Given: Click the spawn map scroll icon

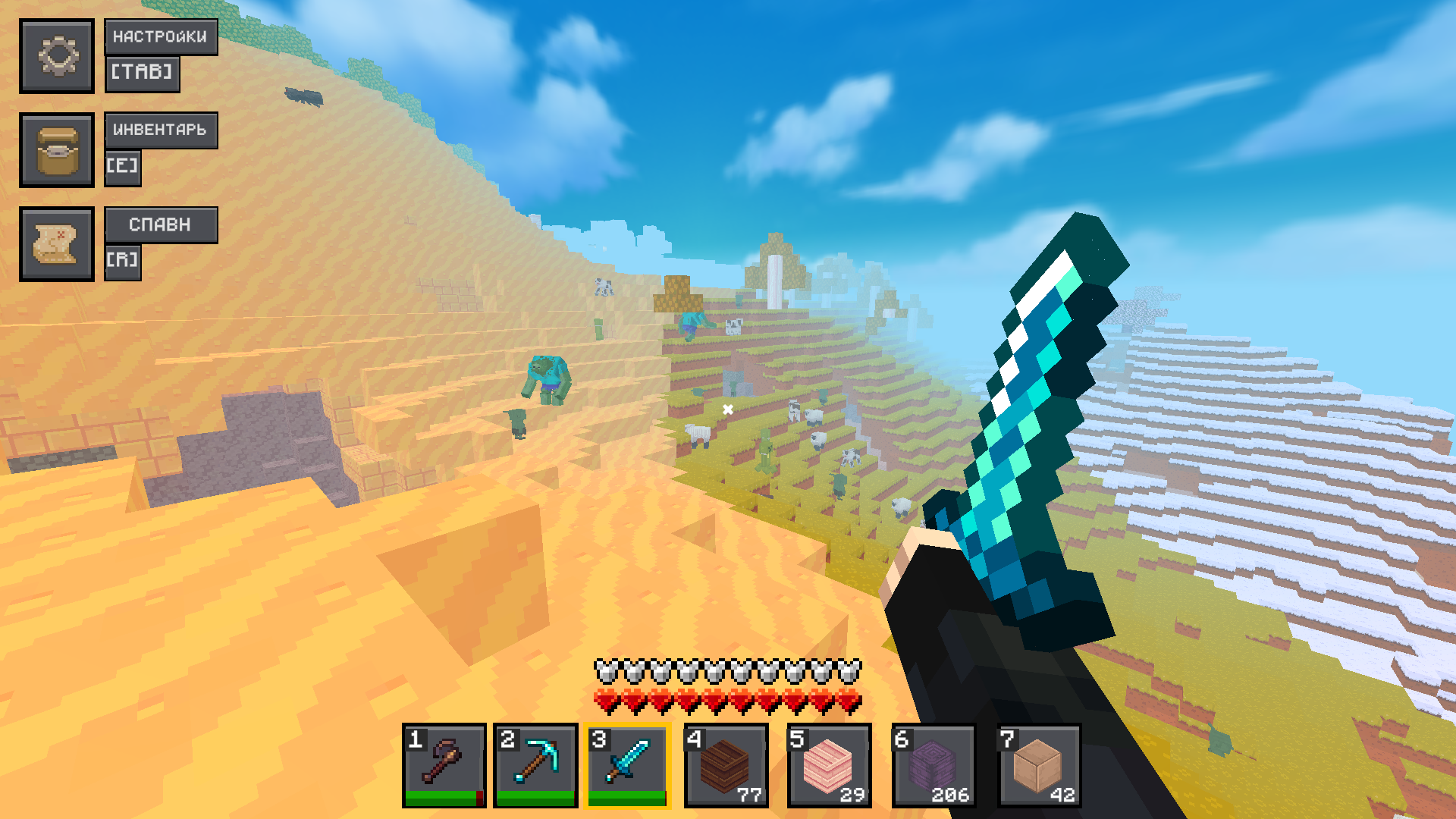Looking at the screenshot, I should 57,243.
